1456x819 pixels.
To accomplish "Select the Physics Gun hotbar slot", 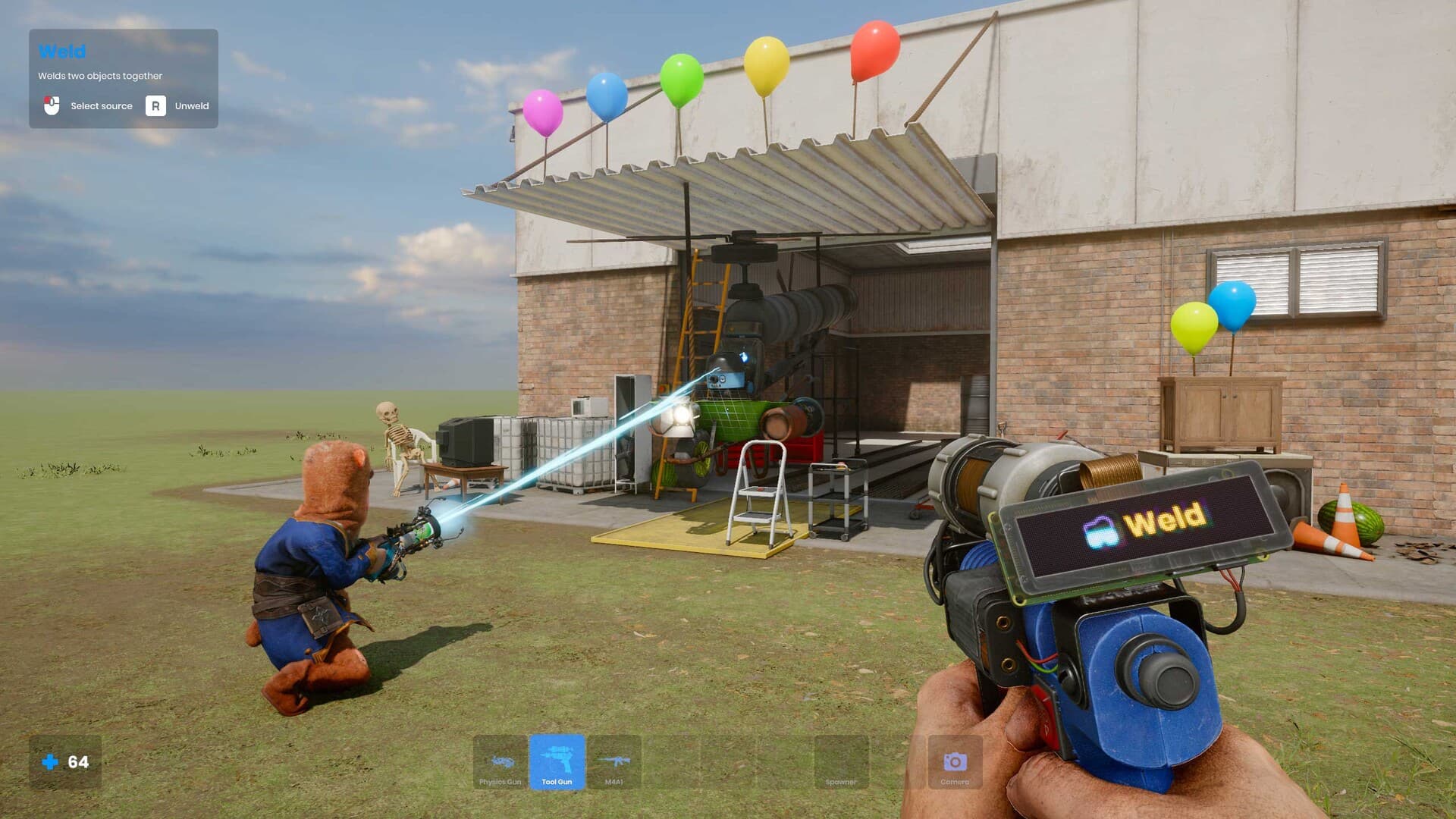I will 500,763.
